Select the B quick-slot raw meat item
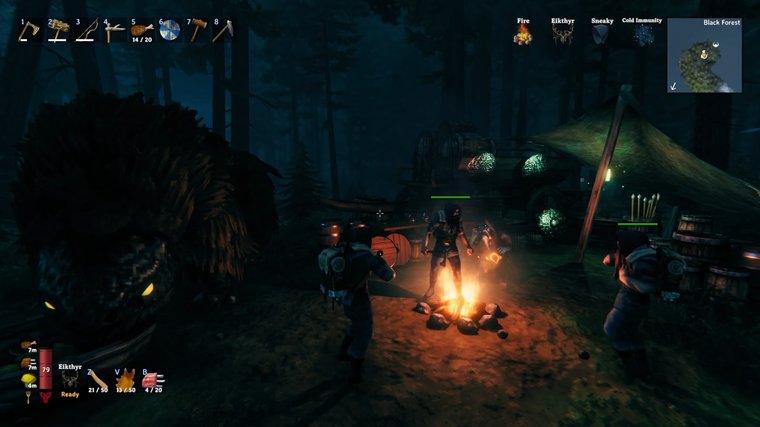Image resolution: width=760 pixels, height=427 pixels. 153,378
